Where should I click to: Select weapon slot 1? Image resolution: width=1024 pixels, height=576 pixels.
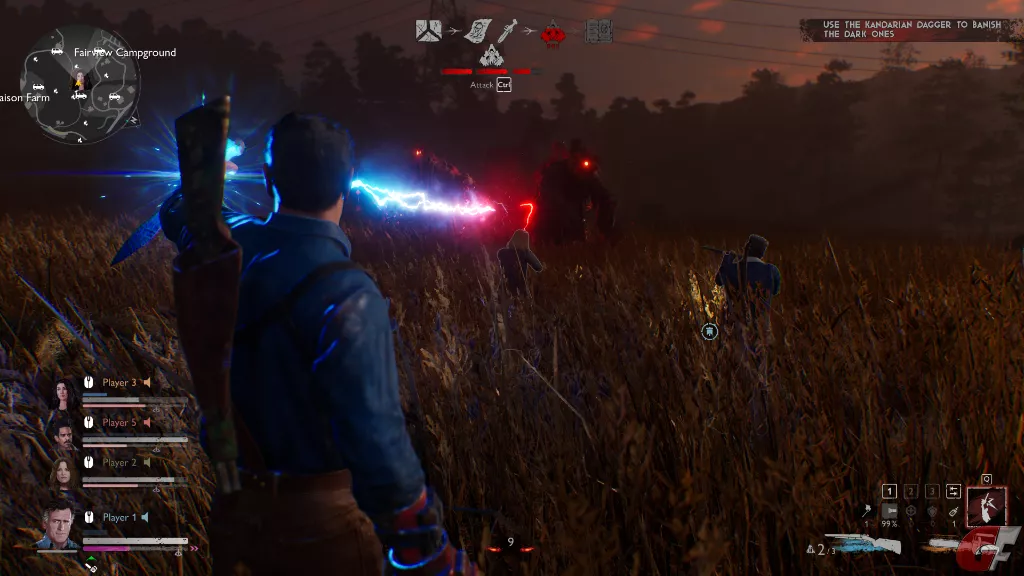coord(889,491)
